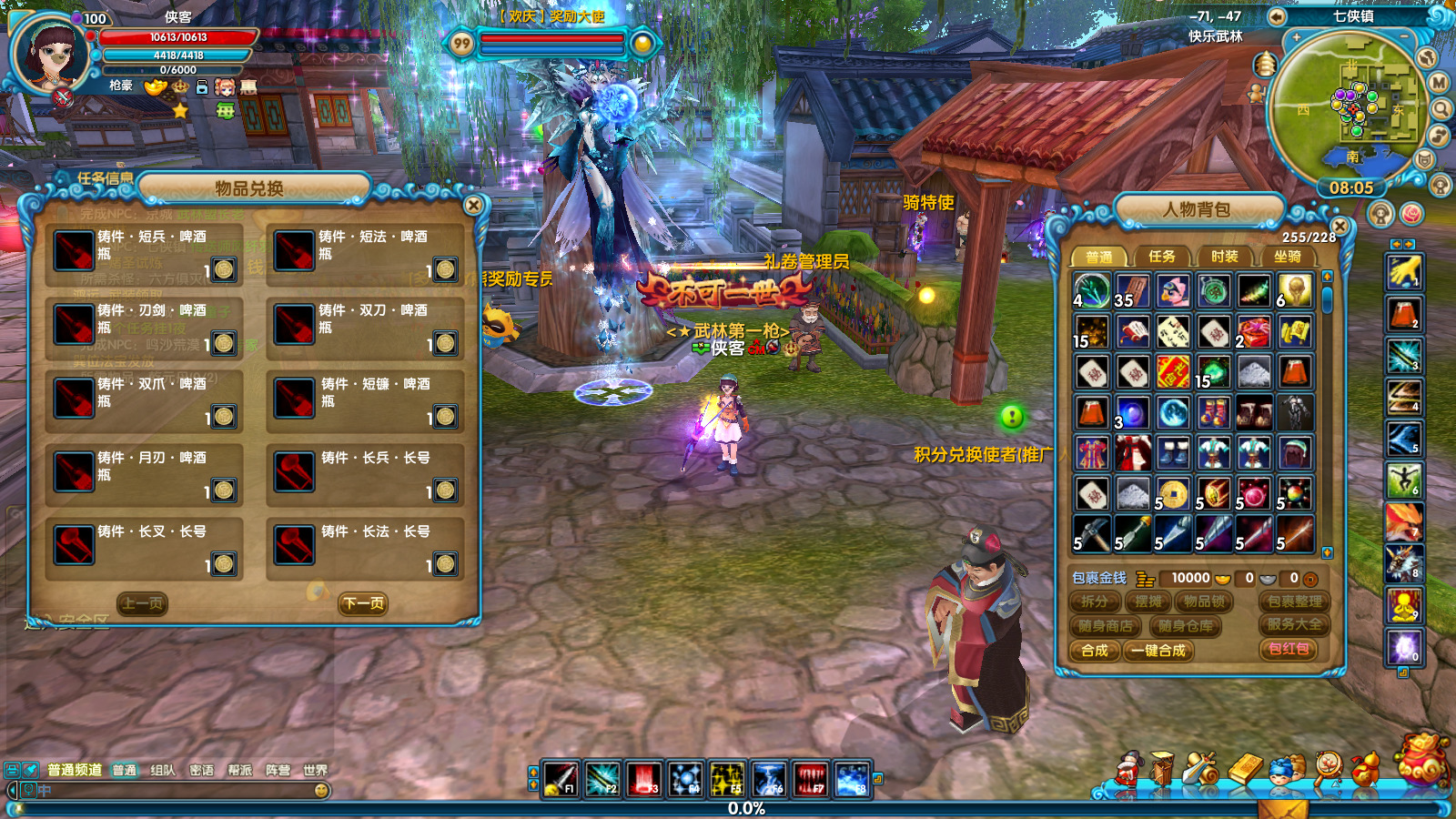Go to next page with 下一页

[x=363, y=603]
